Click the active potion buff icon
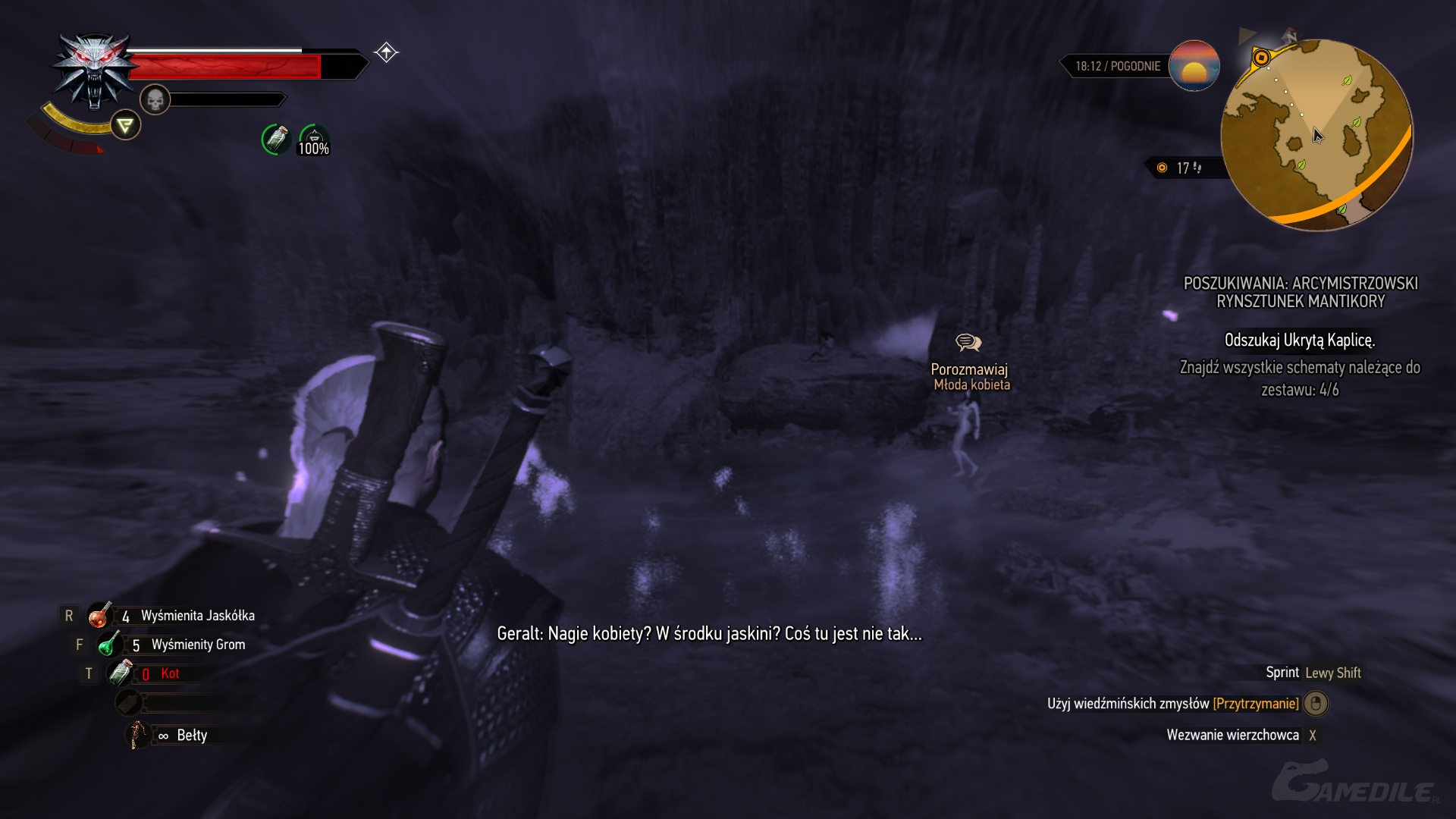The height and width of the screenshot is (819, 1456). [276, 140]
